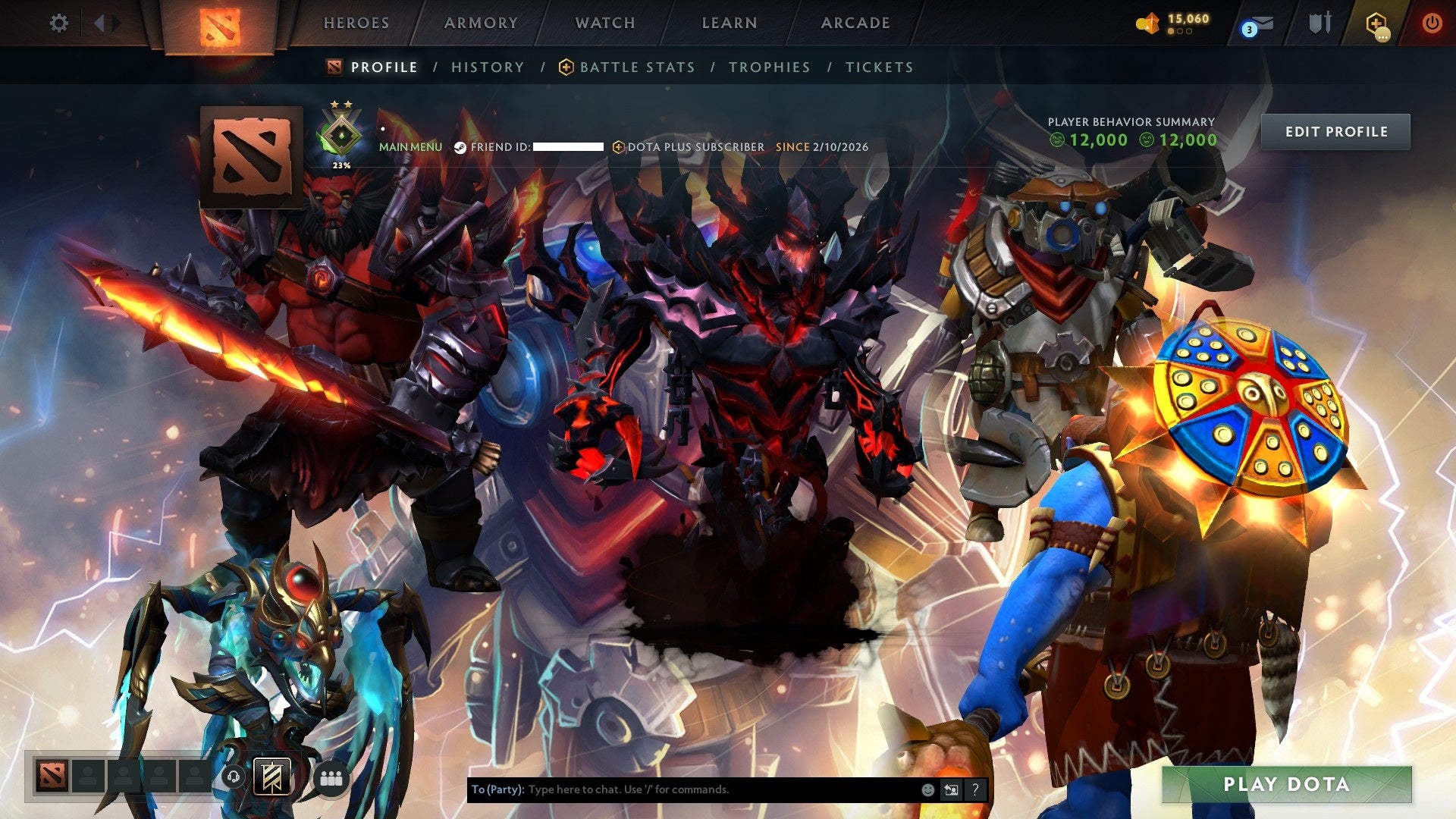Screen dimensions: 1456x819
Task: Click the EDIT PROFILE button
Action: pos(1335,130)
